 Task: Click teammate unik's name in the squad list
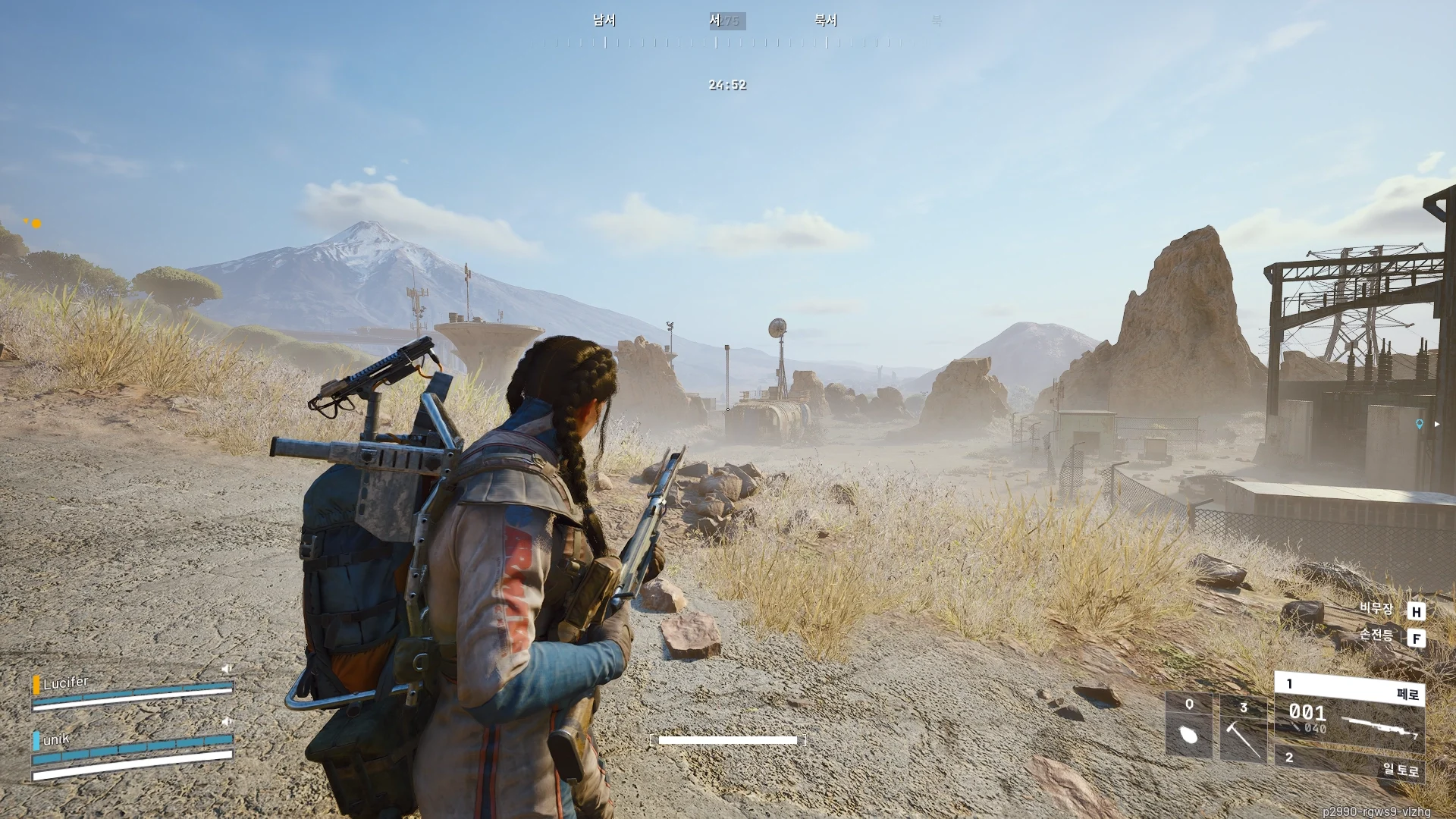point(56,739)
